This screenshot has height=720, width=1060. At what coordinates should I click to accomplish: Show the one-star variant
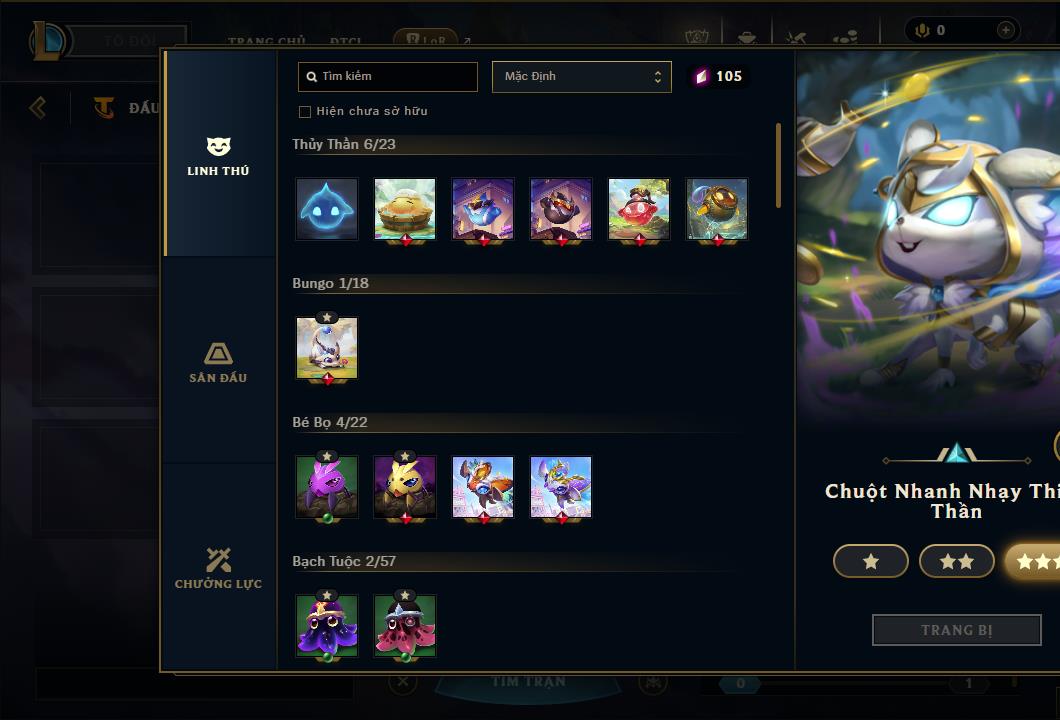[871, 561]
